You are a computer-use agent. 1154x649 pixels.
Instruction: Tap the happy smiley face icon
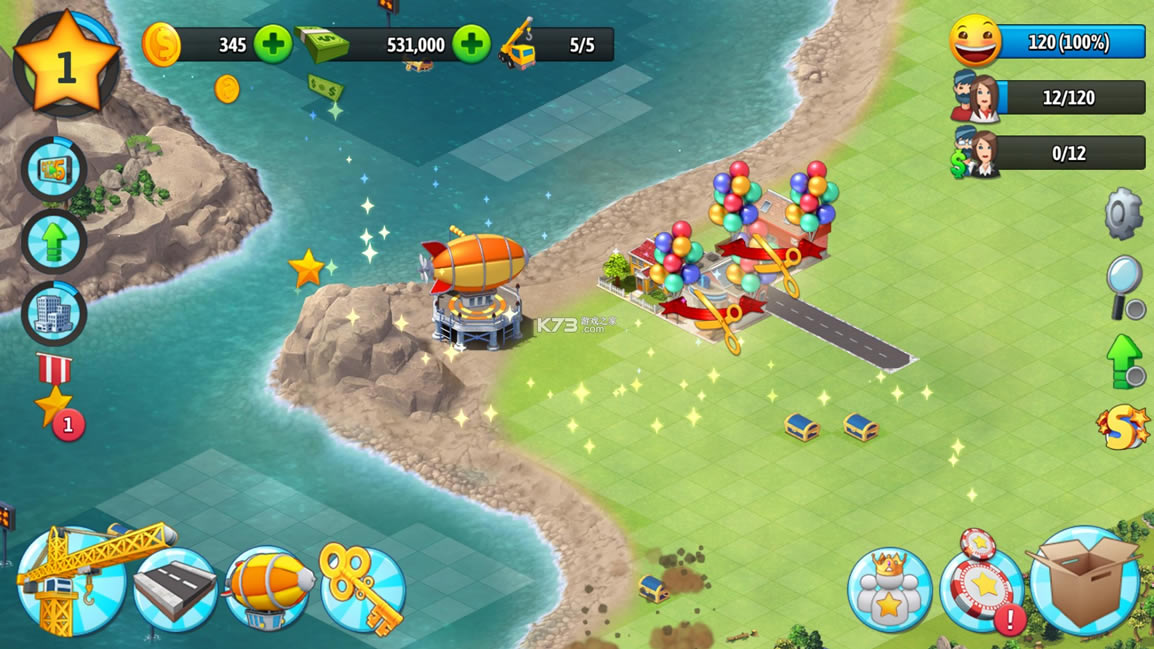[x=975, y=42]
